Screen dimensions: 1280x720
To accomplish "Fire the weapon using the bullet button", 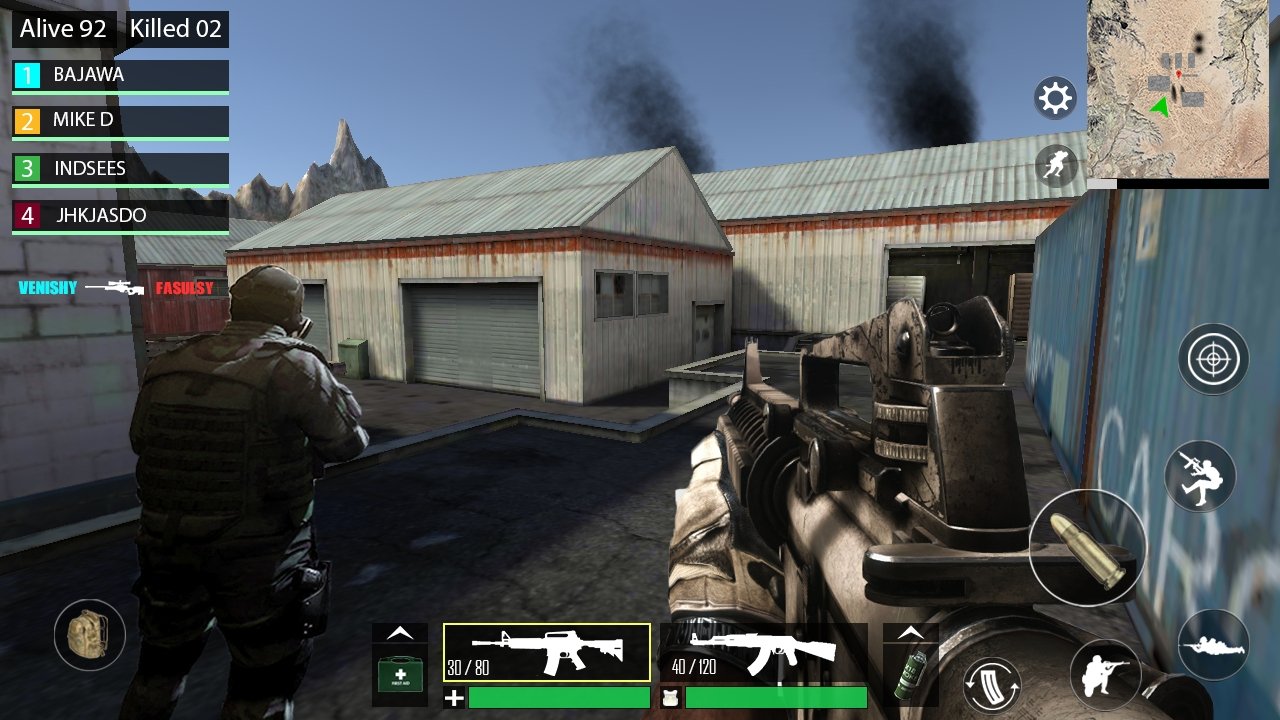I will coord(1088,548).
